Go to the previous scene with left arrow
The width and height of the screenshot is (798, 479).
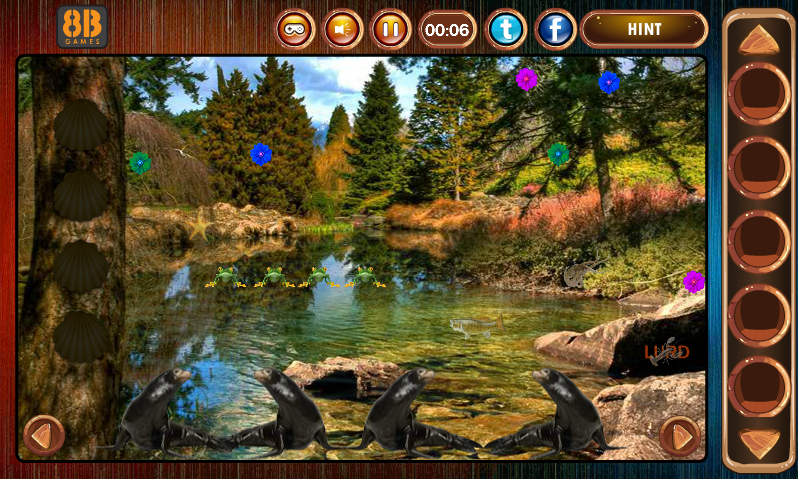point(42,435)
